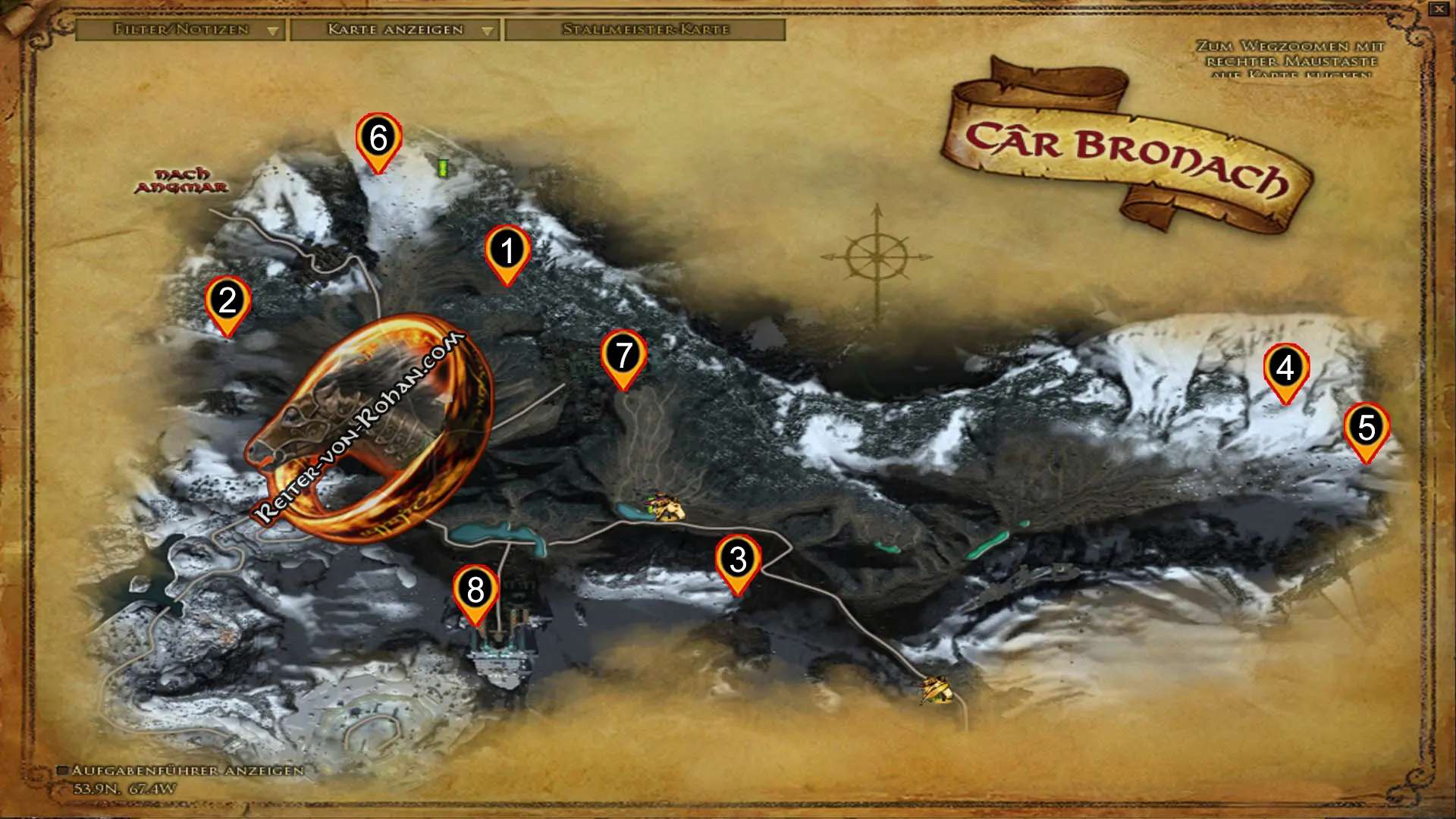Screen dimensions: 1456x819
Task: Select map marker 1 on the map
Action: click(x=506, y=250)
